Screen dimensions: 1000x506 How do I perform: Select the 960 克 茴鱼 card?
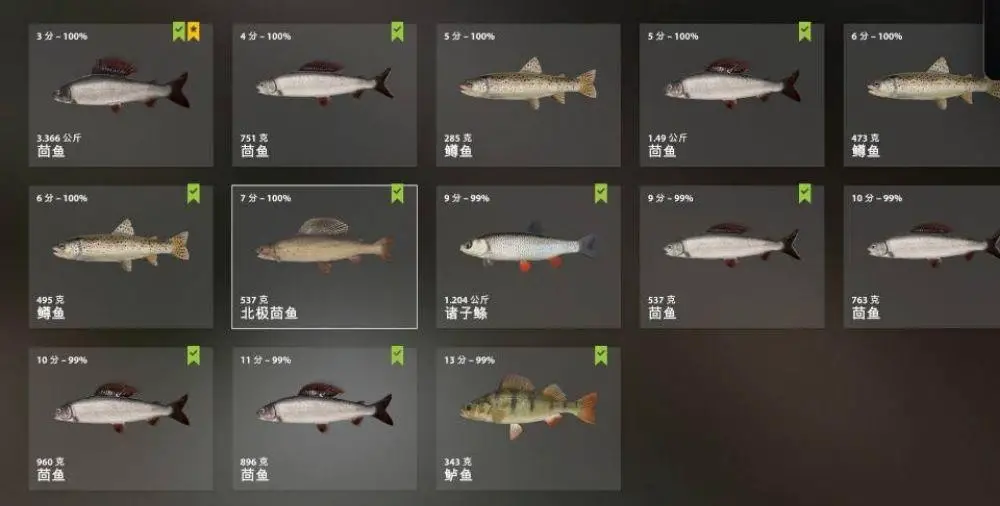(x=120, y=419)
